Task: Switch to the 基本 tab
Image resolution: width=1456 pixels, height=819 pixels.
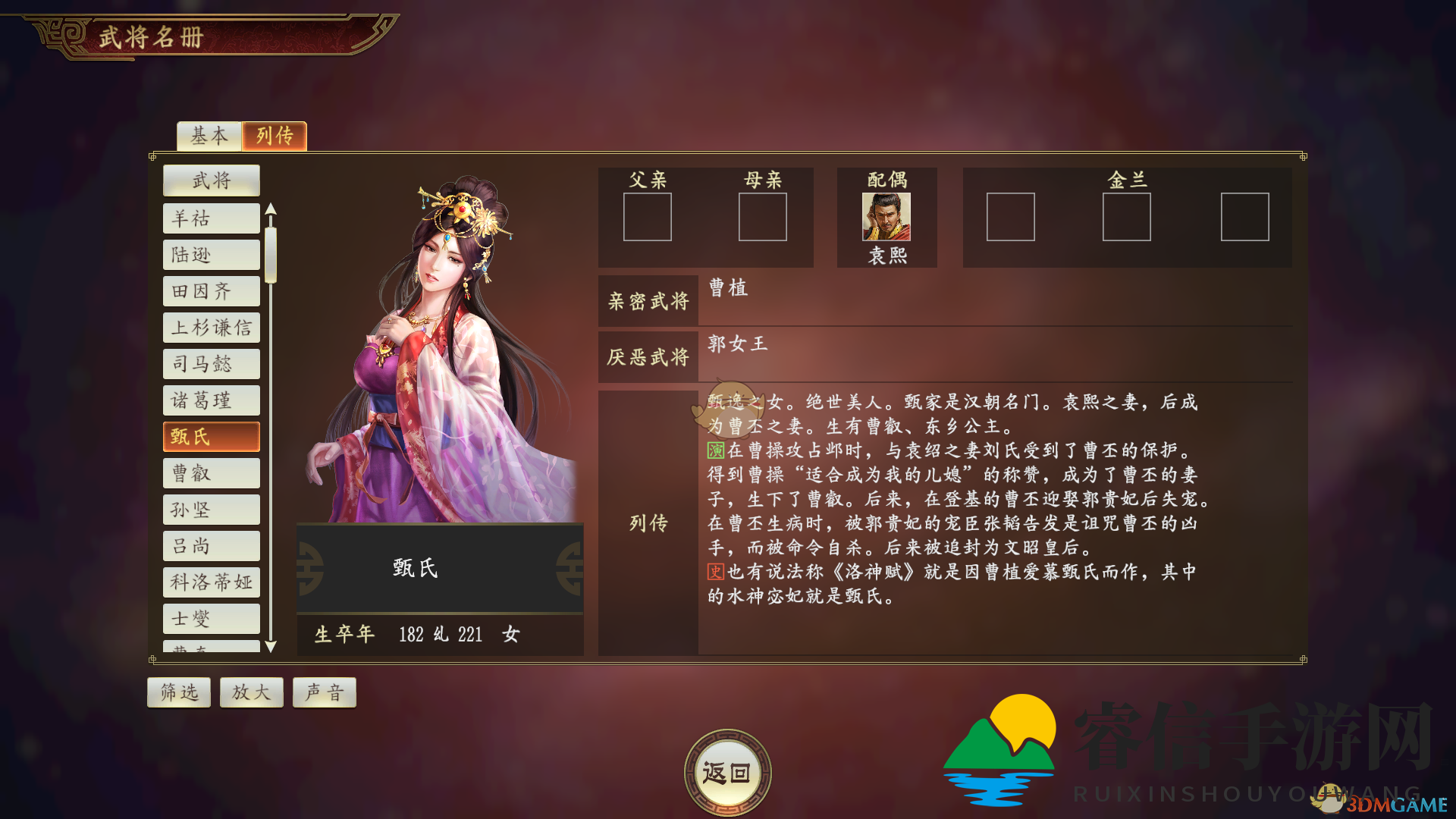Action: 208,136
